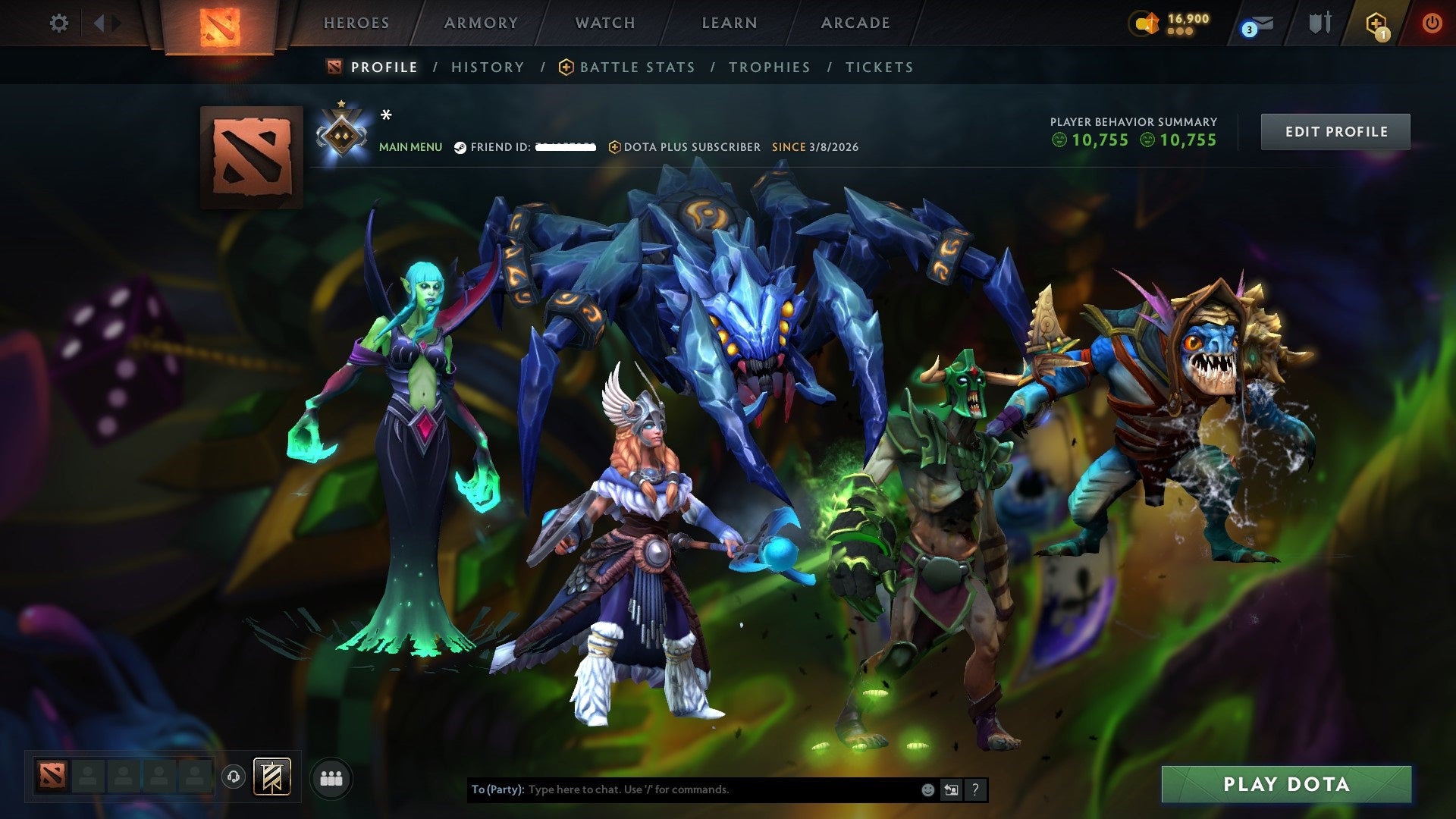The height and width of the screenshot is (819, 1456).
Task: Click the power button to exit
Action: (1432, 23)
